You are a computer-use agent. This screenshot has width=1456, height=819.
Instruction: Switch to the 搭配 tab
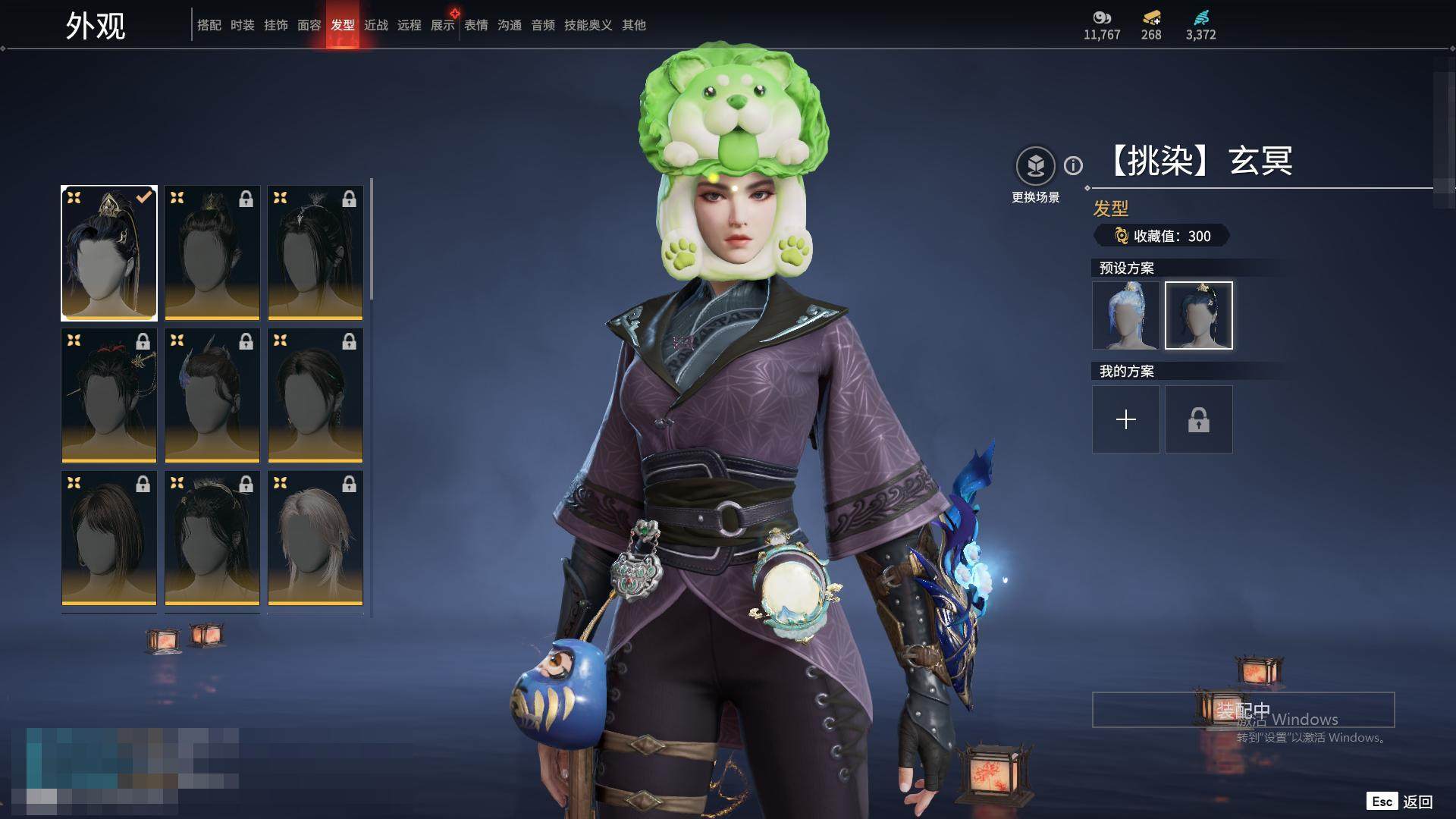209,25
